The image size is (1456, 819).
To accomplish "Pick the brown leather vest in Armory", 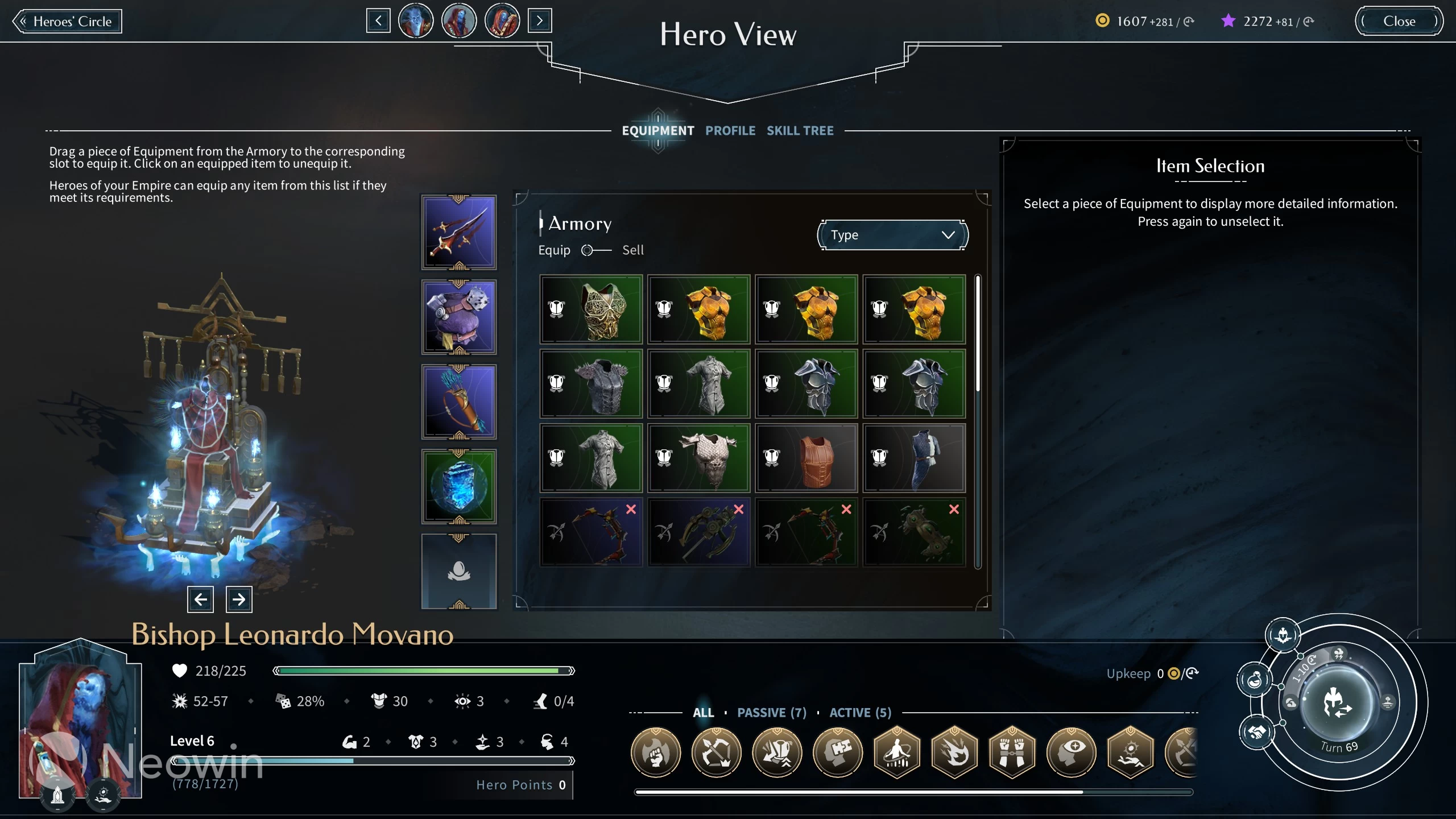I will tap(806, 458).
